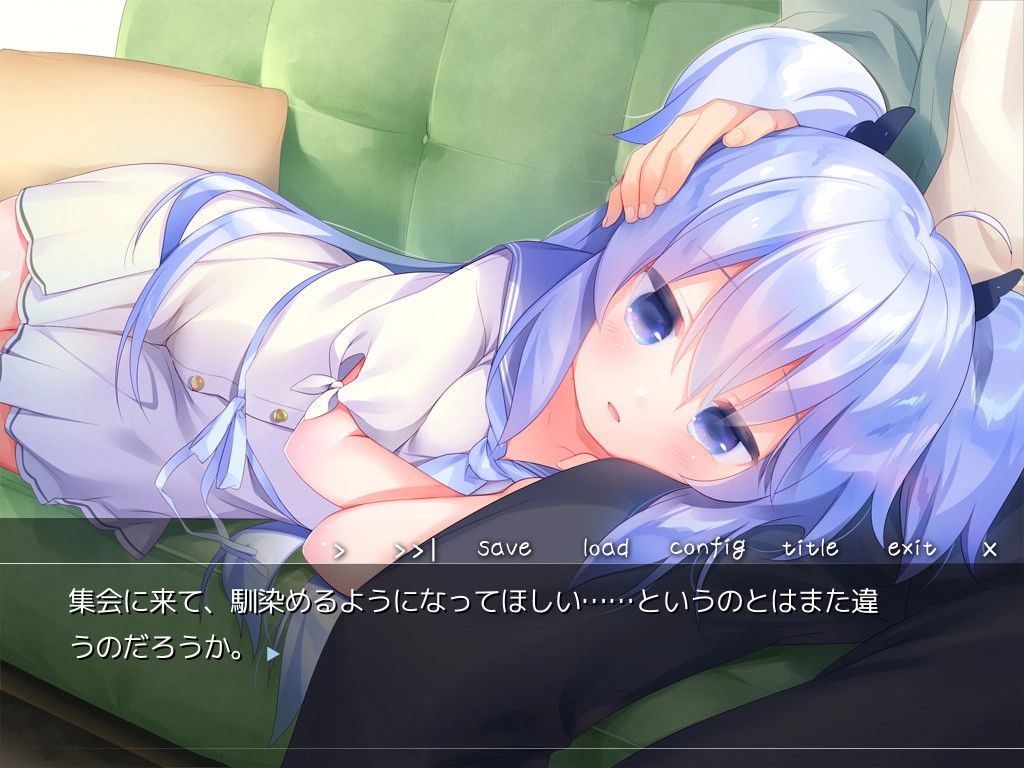The height and width of the screenshot is (768, 1024).
Task: Open the load menu
Action: pyautogui.click(x=606, y=548)
